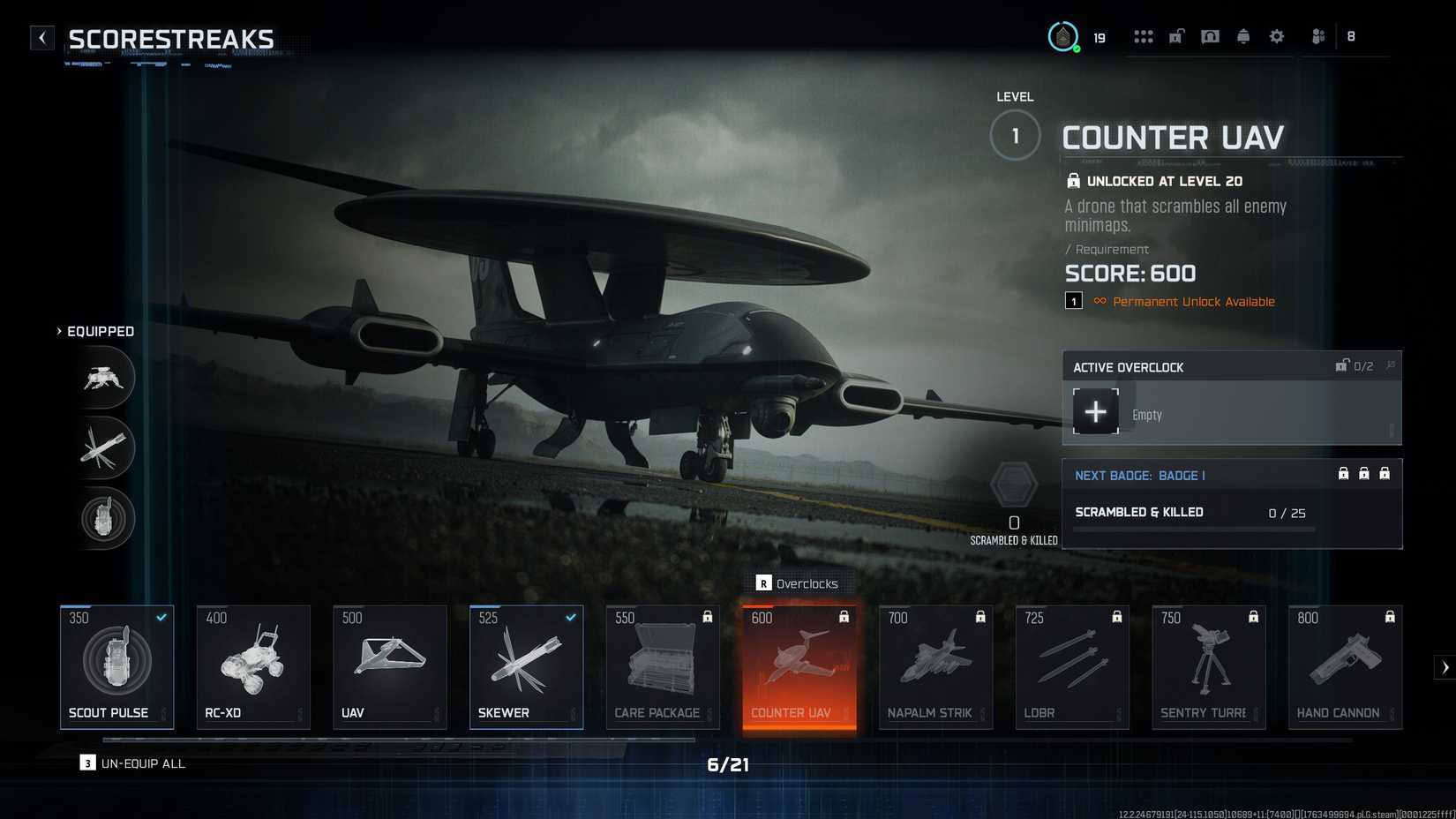1456x819 pixels.
Task: Open the photo mode camera icon
Action: (1210, 36)
